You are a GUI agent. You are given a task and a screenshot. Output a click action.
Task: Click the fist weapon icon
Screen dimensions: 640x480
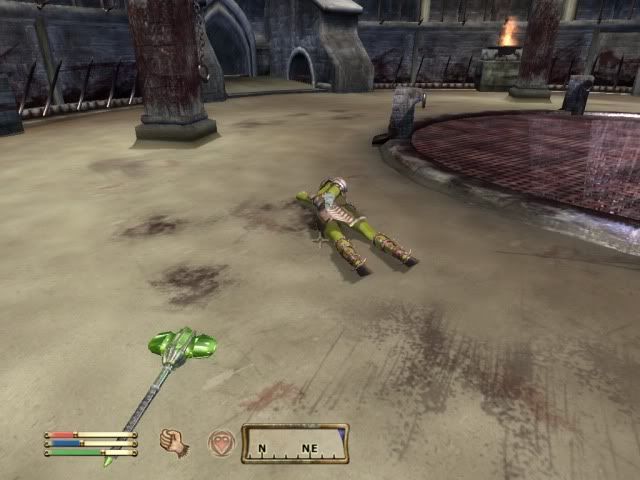tap(175, 441)
